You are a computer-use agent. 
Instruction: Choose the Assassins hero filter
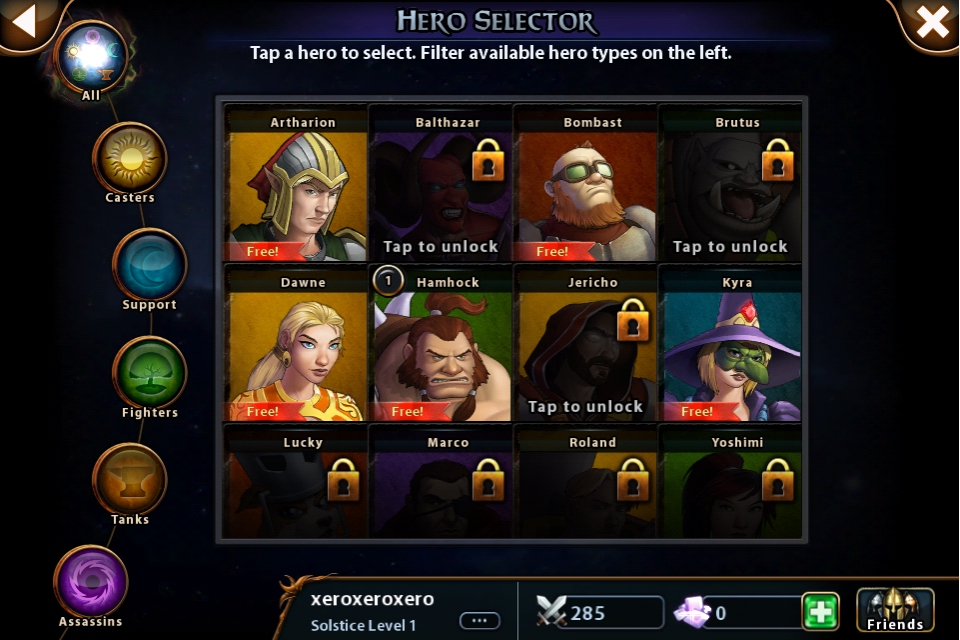point(91,583)
